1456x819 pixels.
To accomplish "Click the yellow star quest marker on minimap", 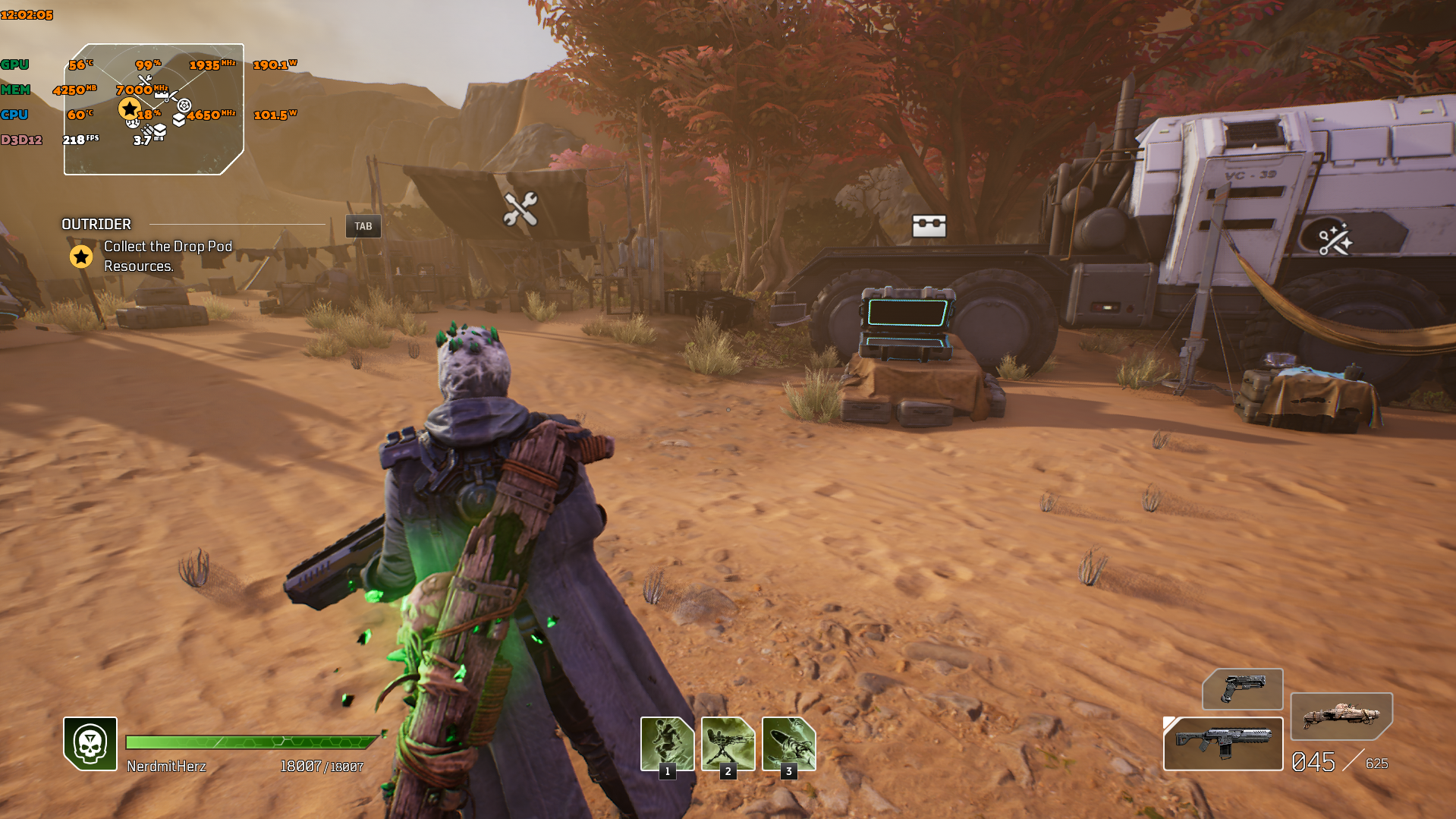I will (x=130, y=108).
